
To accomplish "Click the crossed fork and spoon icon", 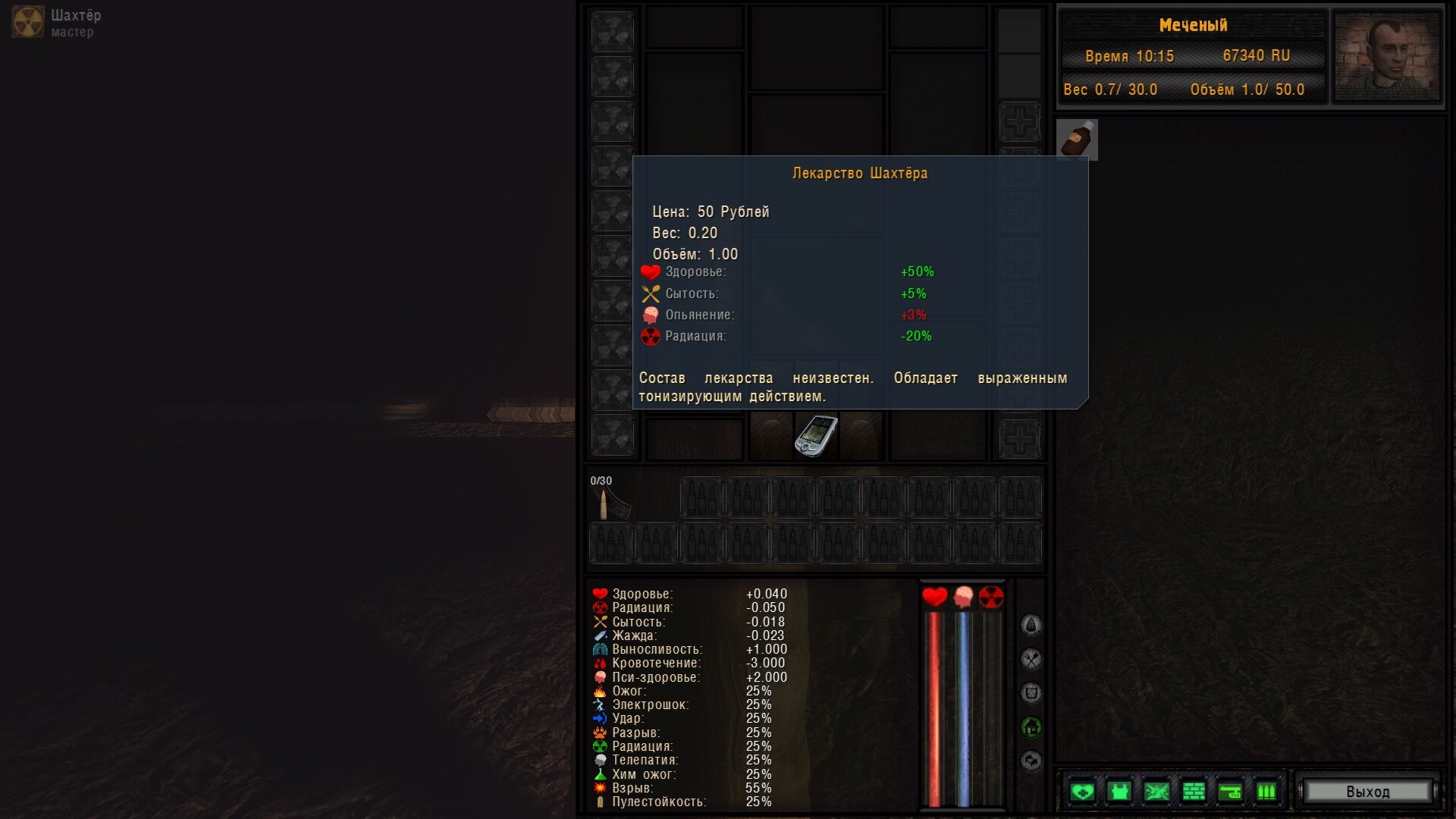I will 1031,659.
